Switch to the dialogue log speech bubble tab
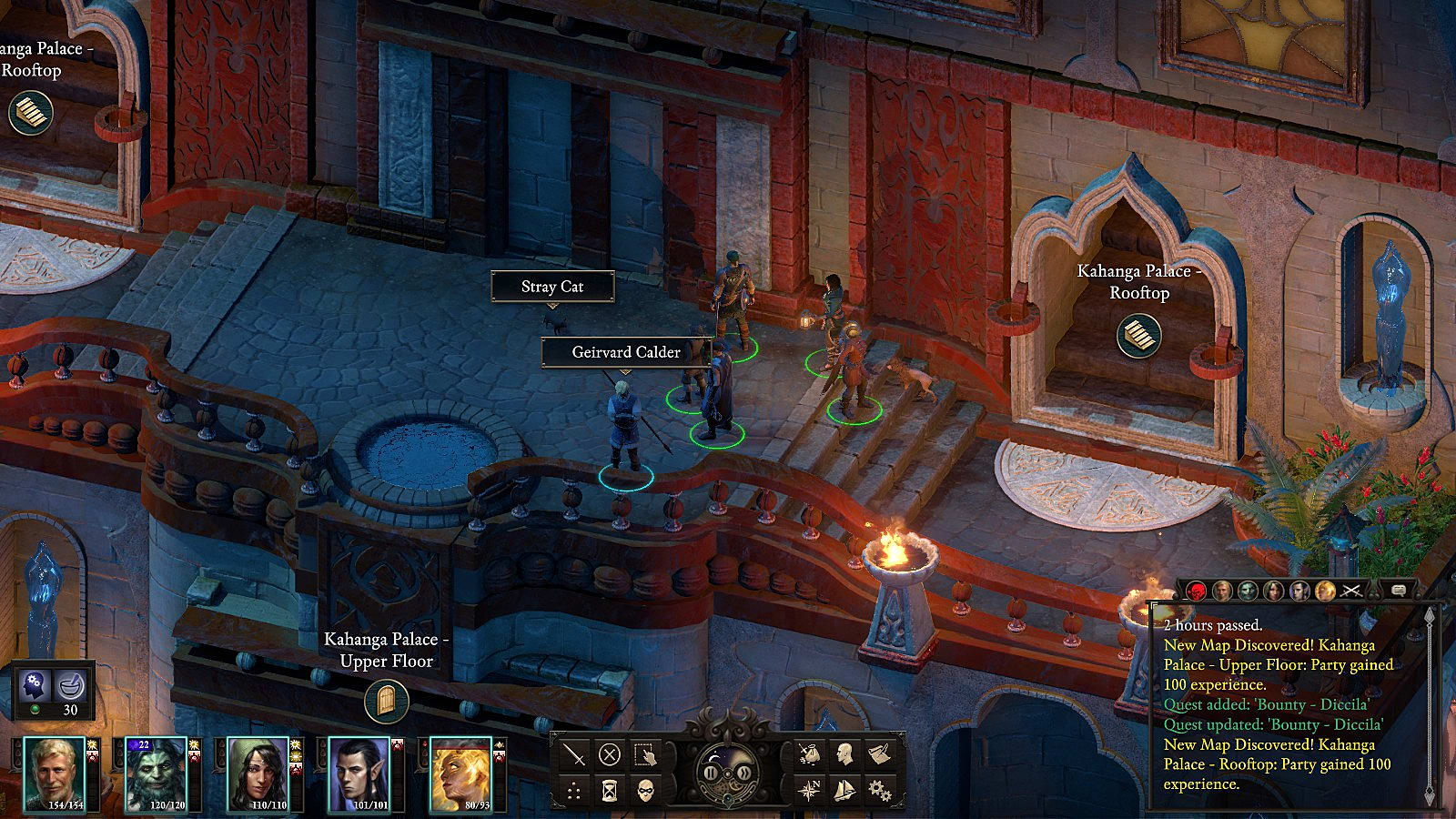 1399,591
